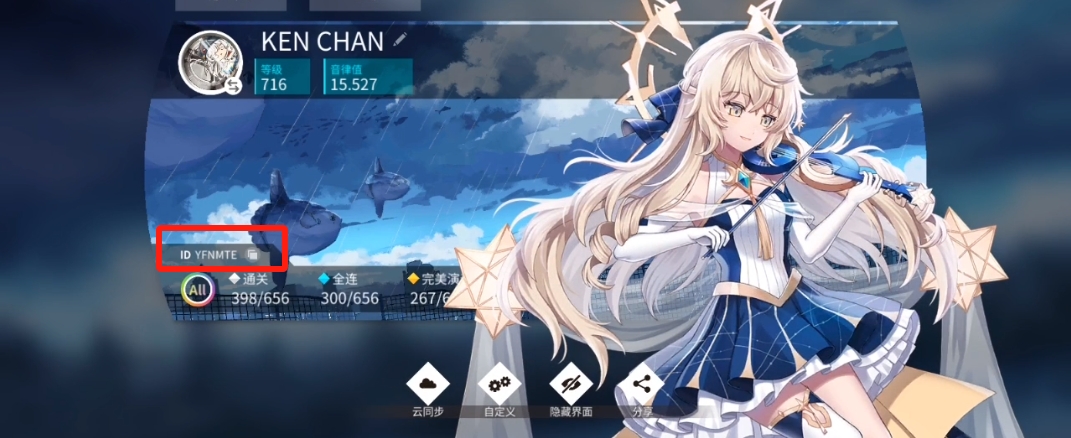Open cloud sync (云同步)
Image resolution: width=1071 pixels, height=438 pixels.
pos(426,384)
